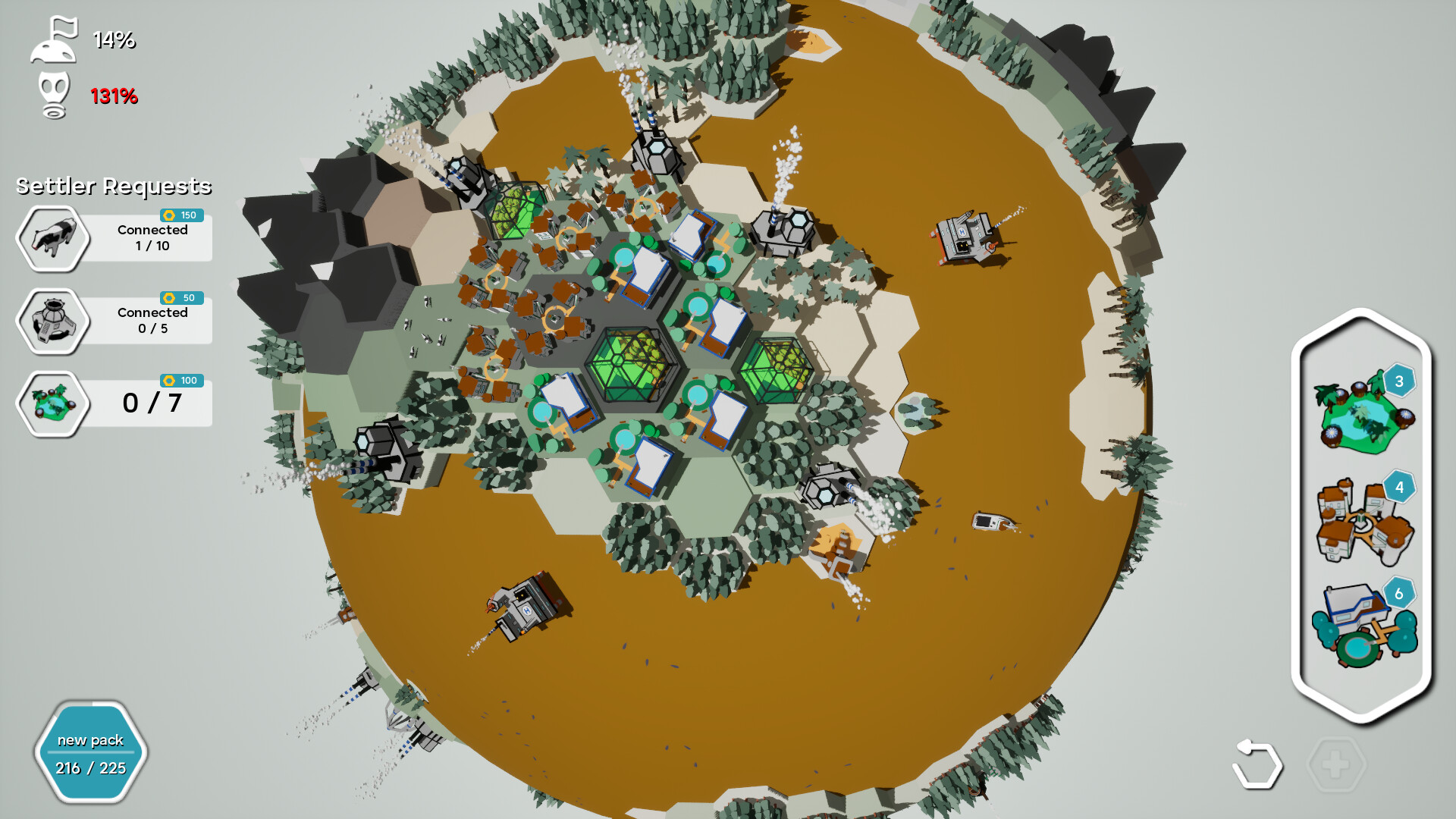Click the coin badge showing 50
Image resolution: width=1456 pixels, height=819 pixels.
[x=180, y=299]
